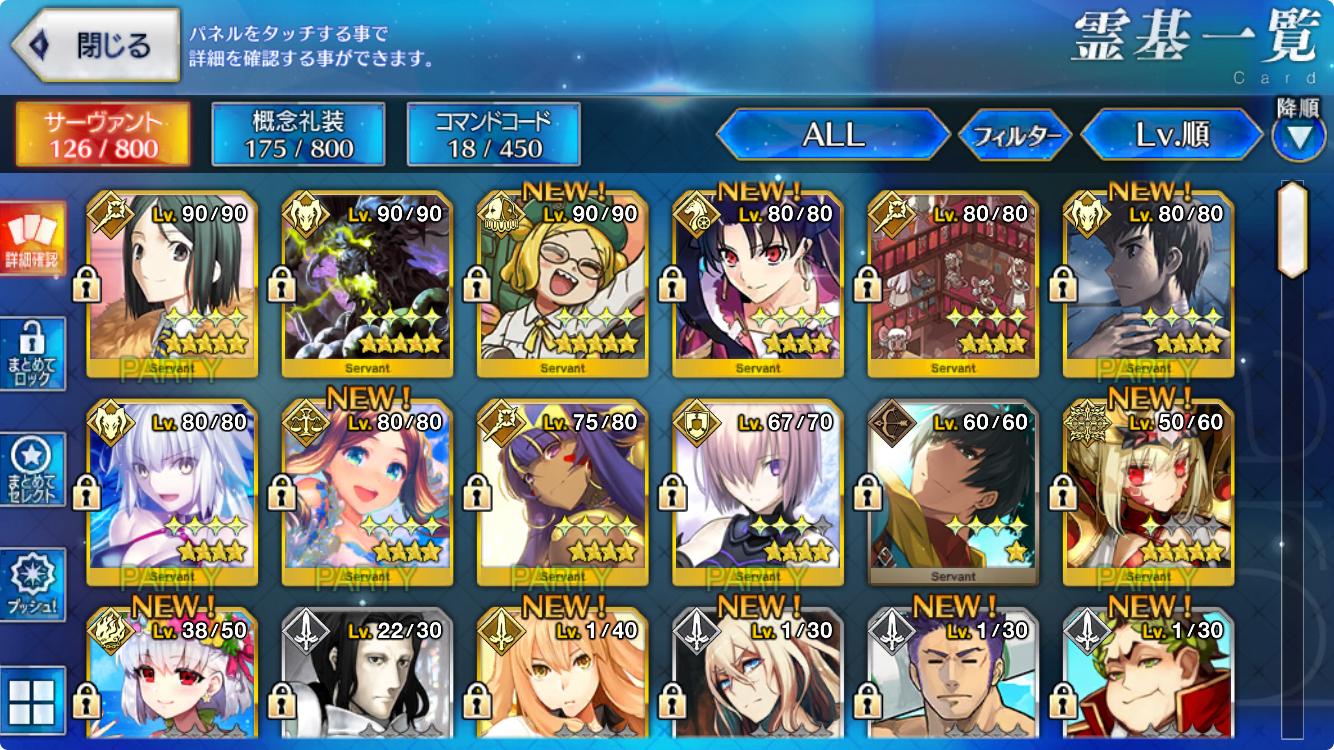Toggle the 降順 descending arrow button

(1298, 137)
